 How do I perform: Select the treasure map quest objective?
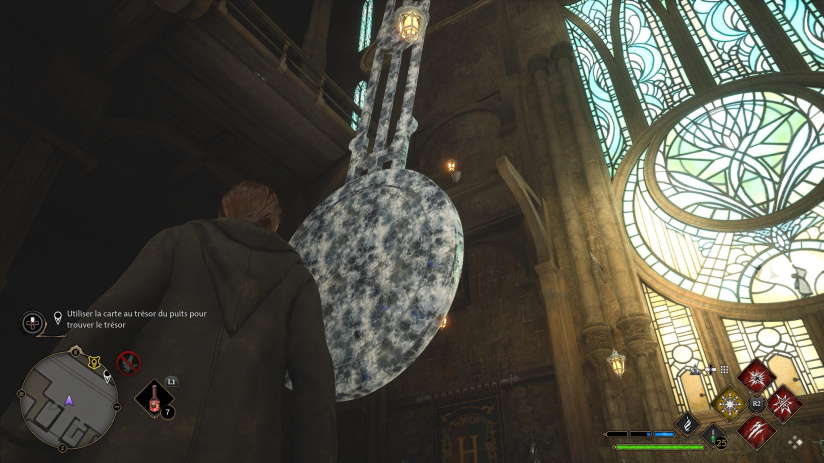(131, 318)
